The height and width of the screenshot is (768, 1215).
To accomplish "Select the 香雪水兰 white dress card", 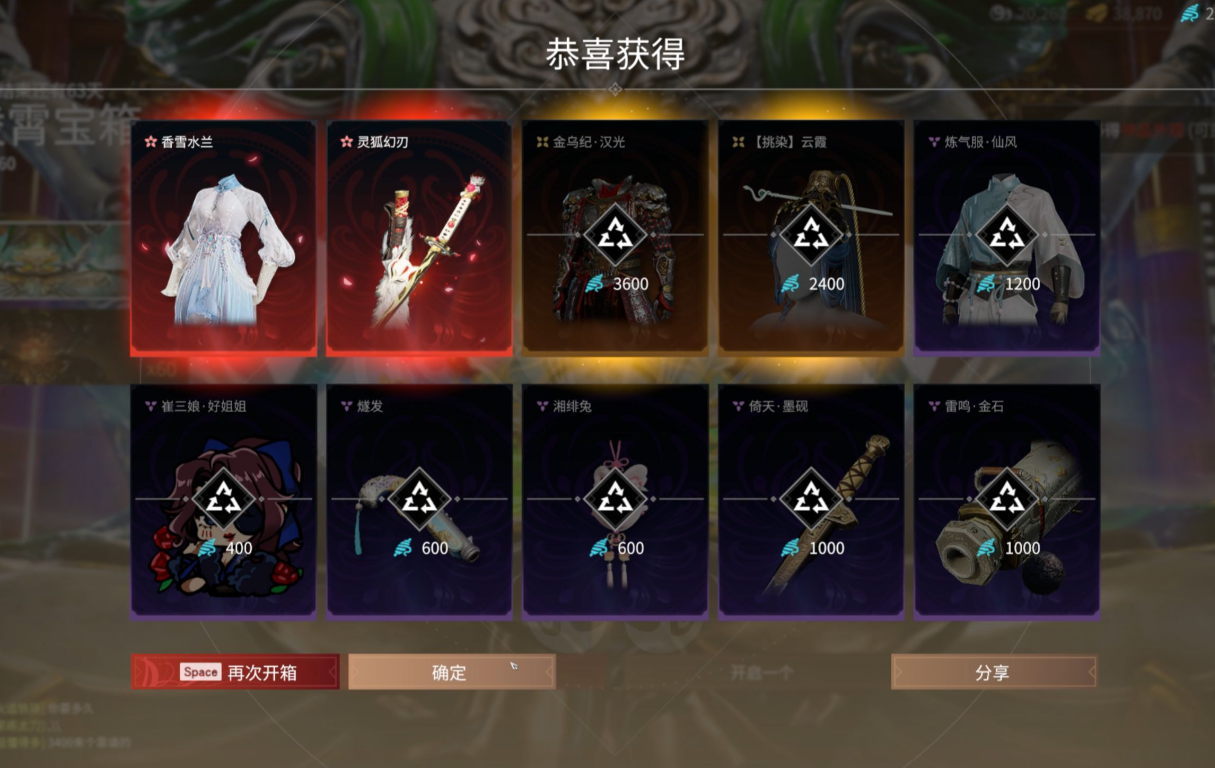I will click(x=223, y=239).
